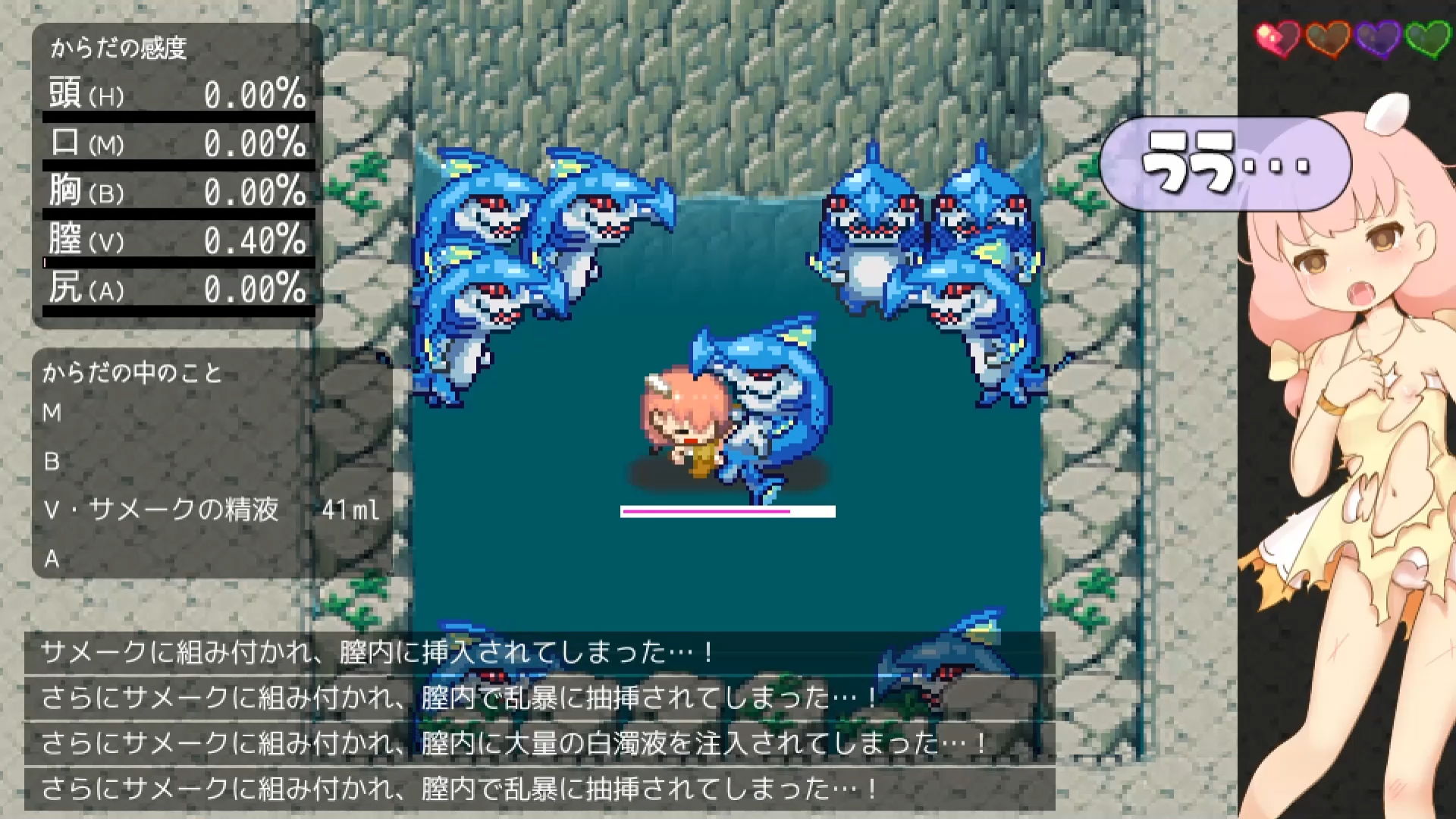This screenshot has width=1456, height=819.
Task: Expand the M entry in the body panel
Action: point(52,413)
